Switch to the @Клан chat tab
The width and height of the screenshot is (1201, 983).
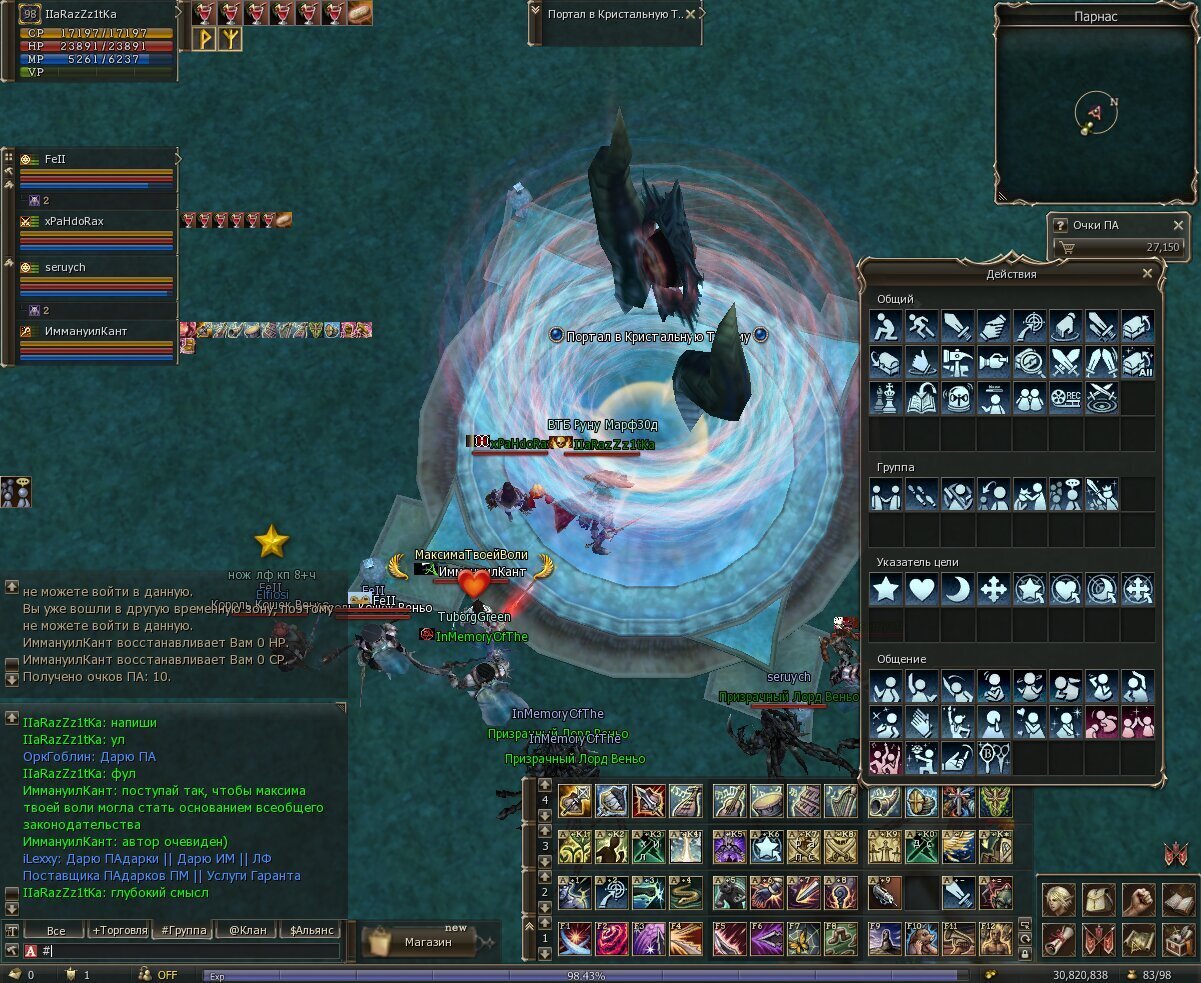point(247,930)
